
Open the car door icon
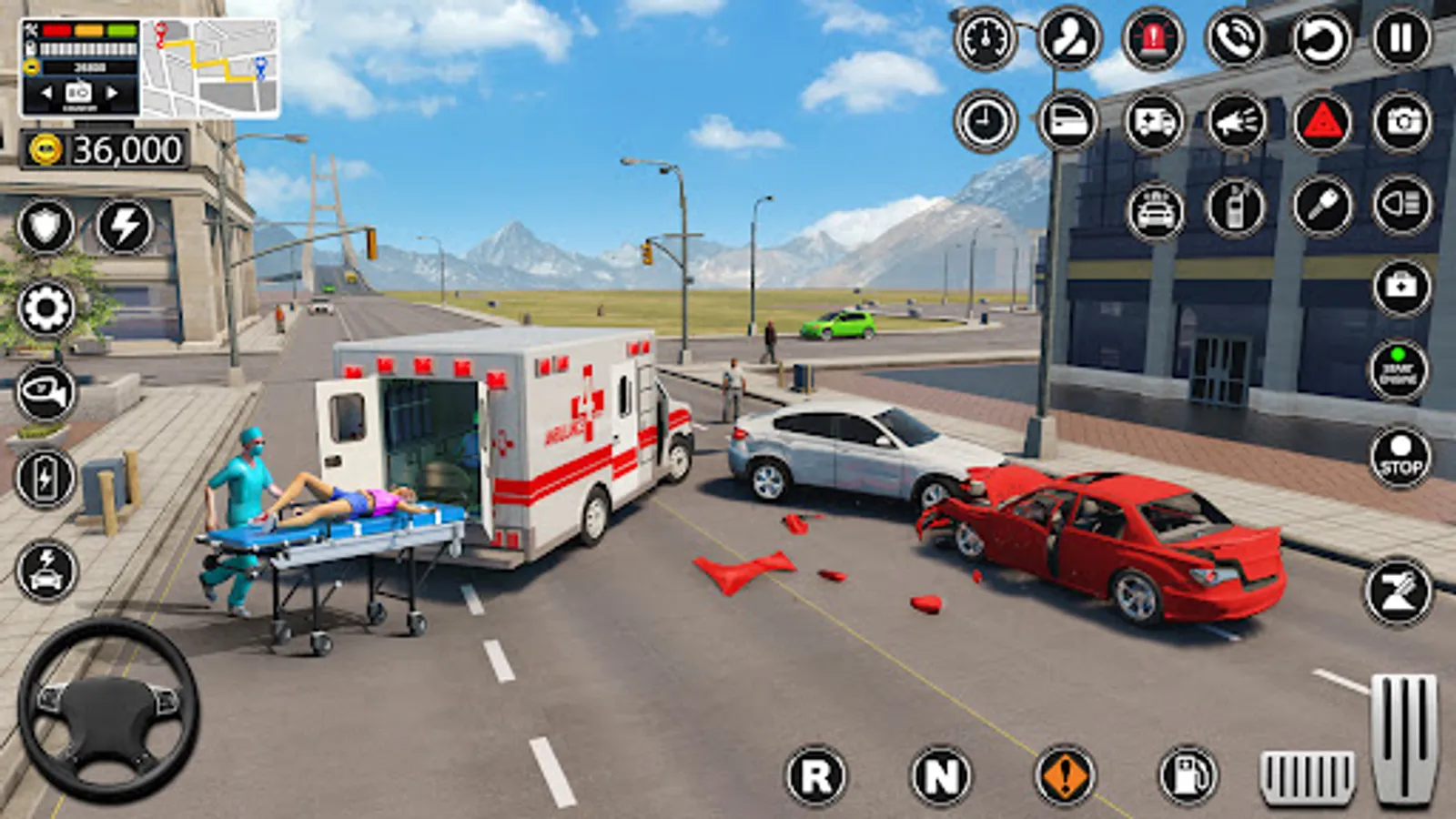[x=1068, y=122]
